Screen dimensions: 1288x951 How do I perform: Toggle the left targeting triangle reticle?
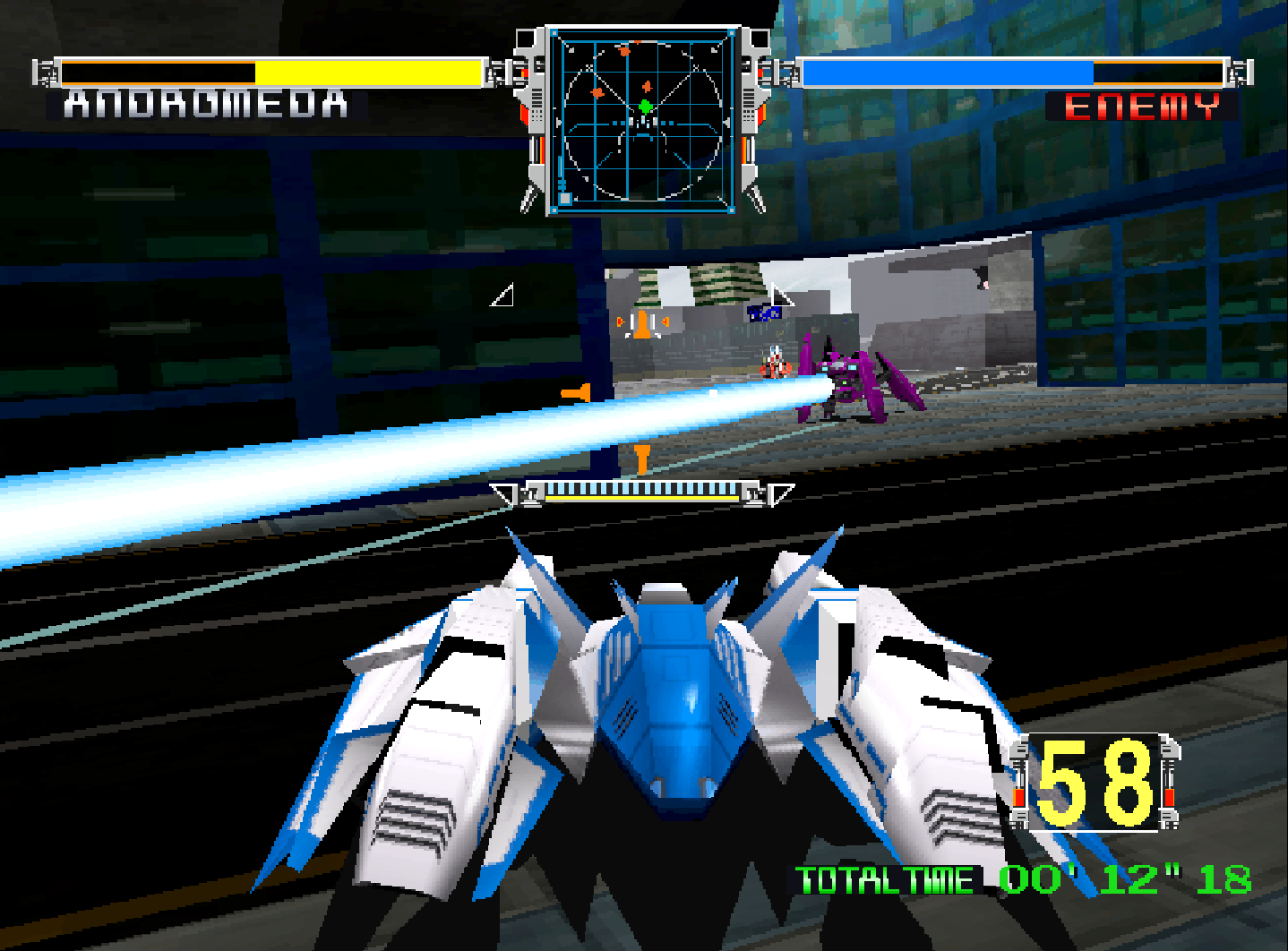pos(503,294)
